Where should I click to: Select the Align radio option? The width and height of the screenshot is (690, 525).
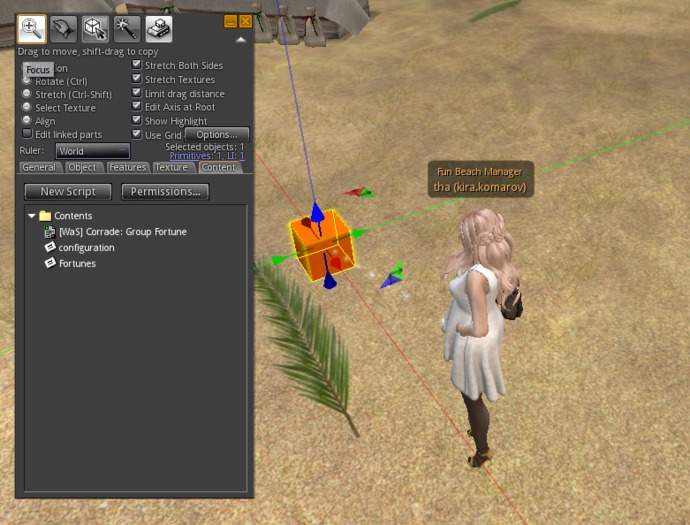click(x=28, y=121)
